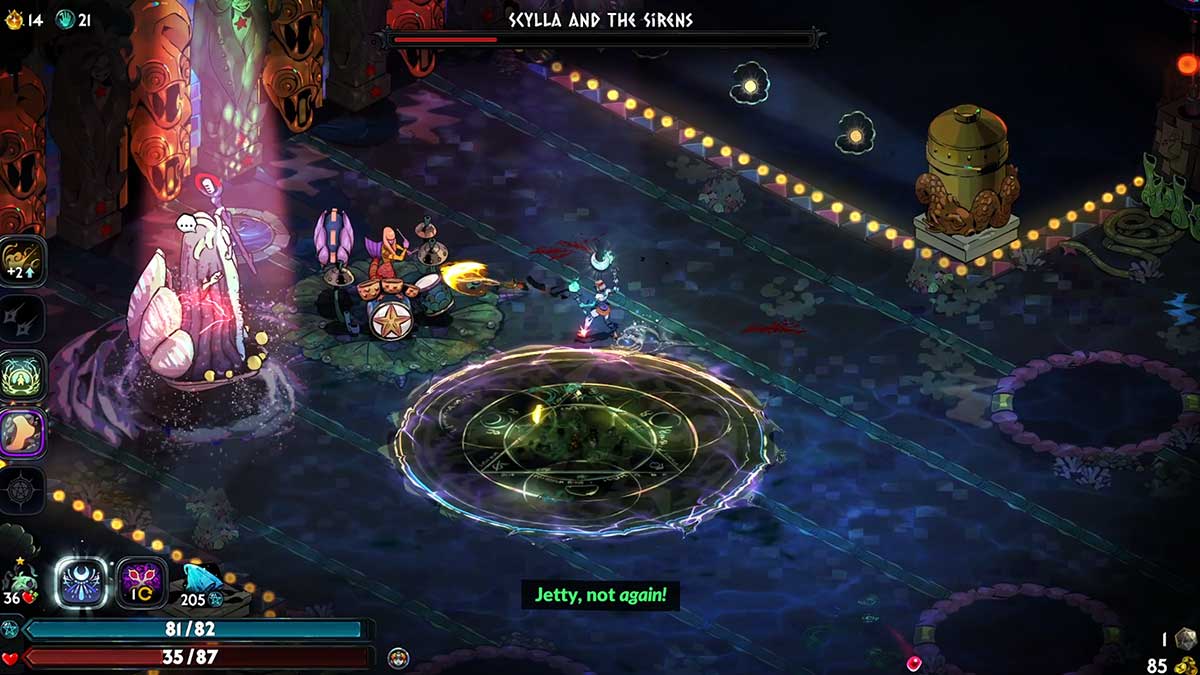Select the golden wind boon with +2

[22, 261]
